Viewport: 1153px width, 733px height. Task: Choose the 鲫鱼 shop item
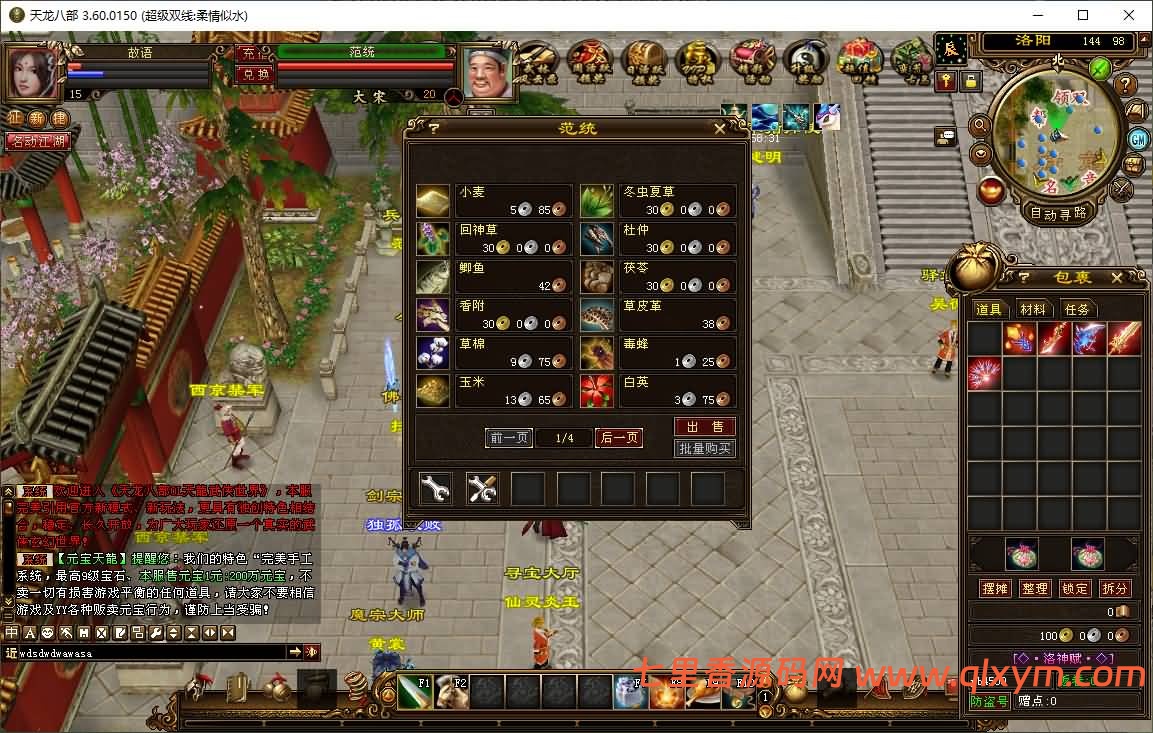pyautogui.click(x=494, y=277)
